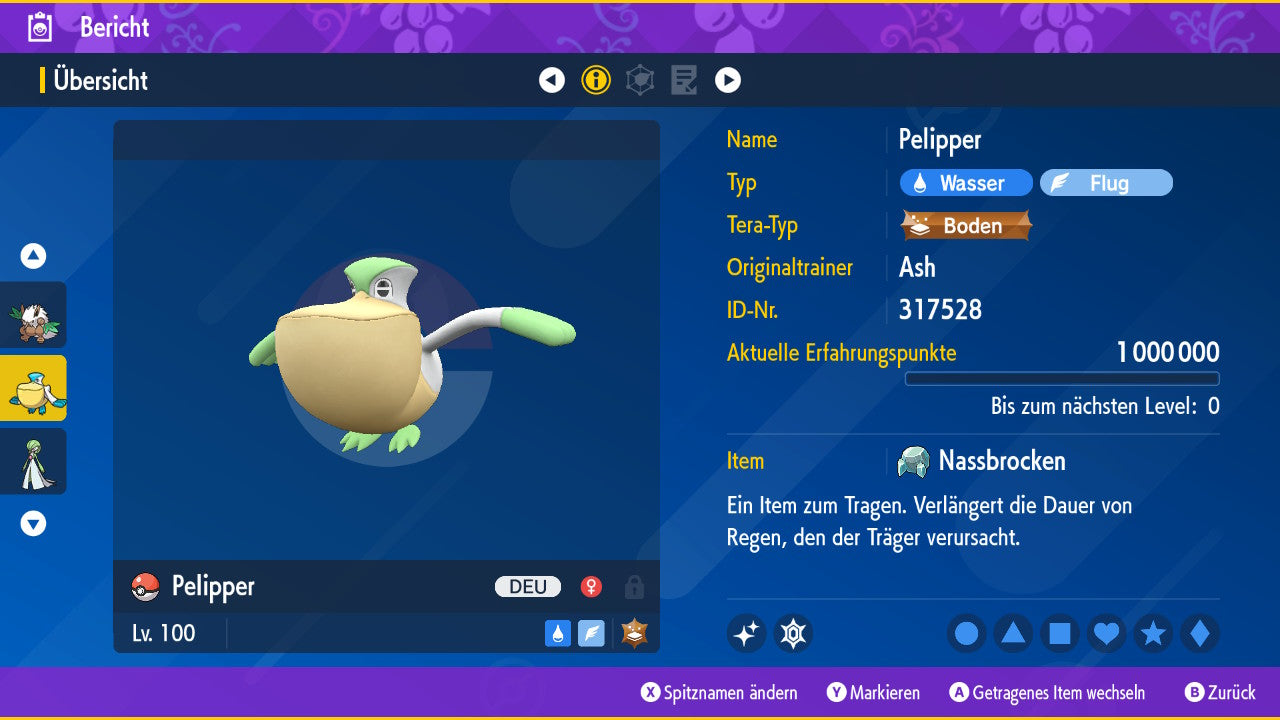
Task: Go to the next summary page arrow
Action: tap(728, 80)
